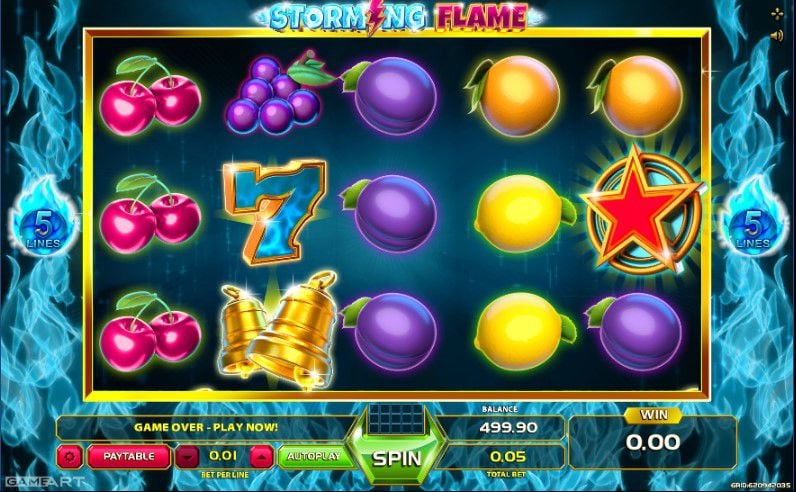Show the paylines grid above the SPIN button
796x492 pixels.
coord(395,419)
